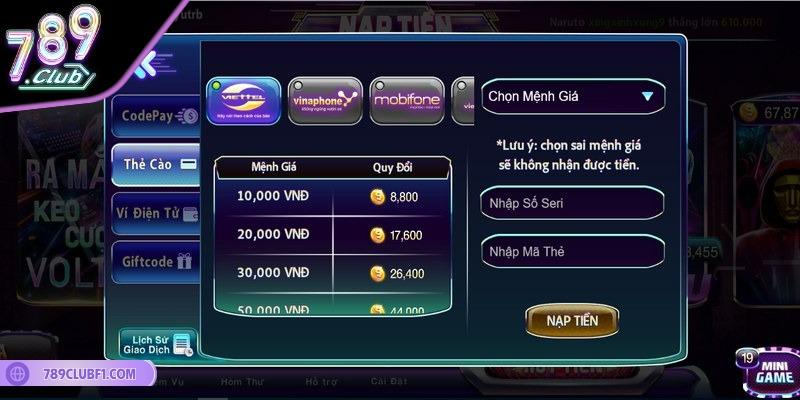Pick the Mobifone carrier option

click(x=406, y=101)
